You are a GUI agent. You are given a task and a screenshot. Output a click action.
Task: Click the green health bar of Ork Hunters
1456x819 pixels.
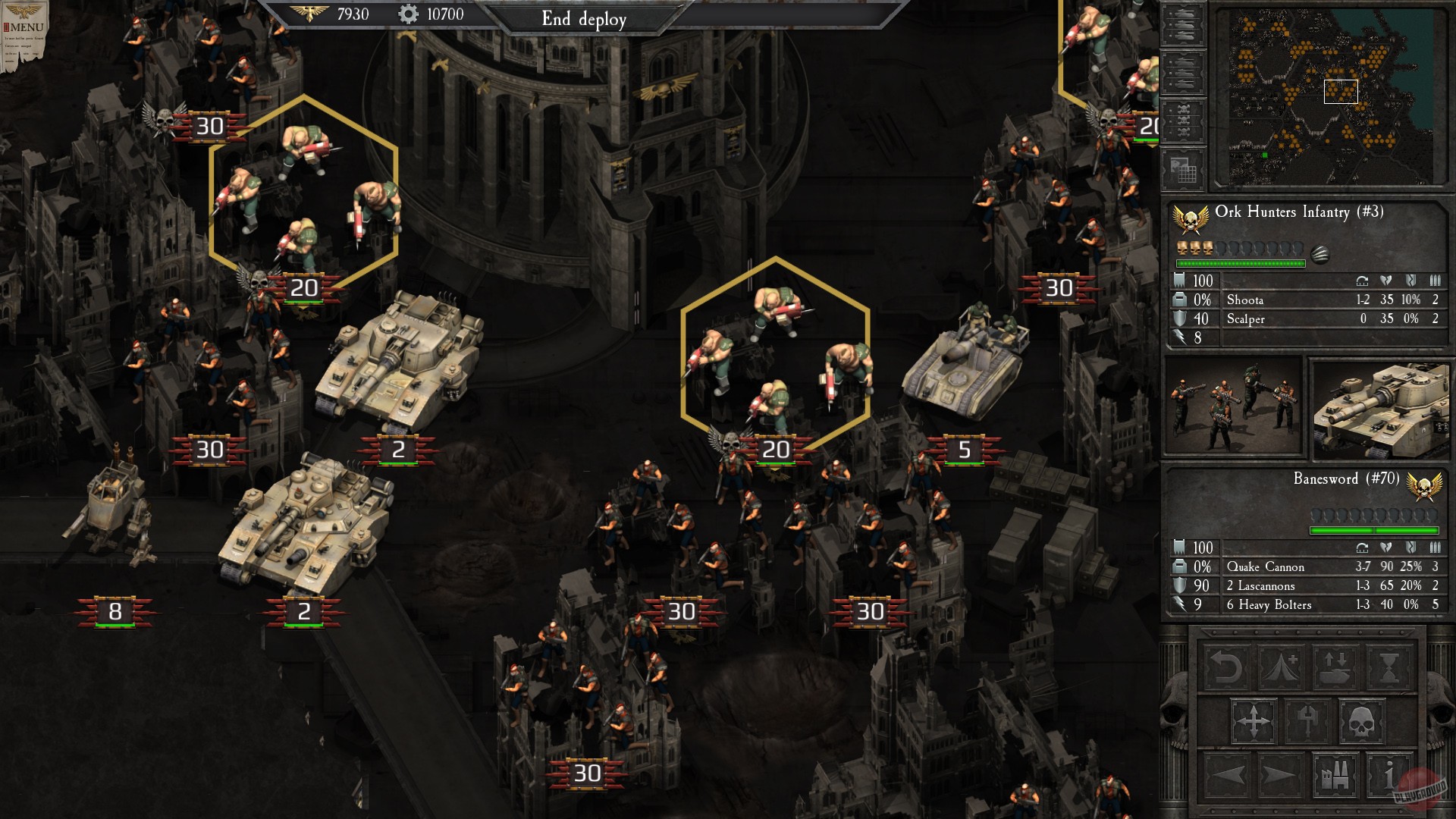pos(1242,263)
